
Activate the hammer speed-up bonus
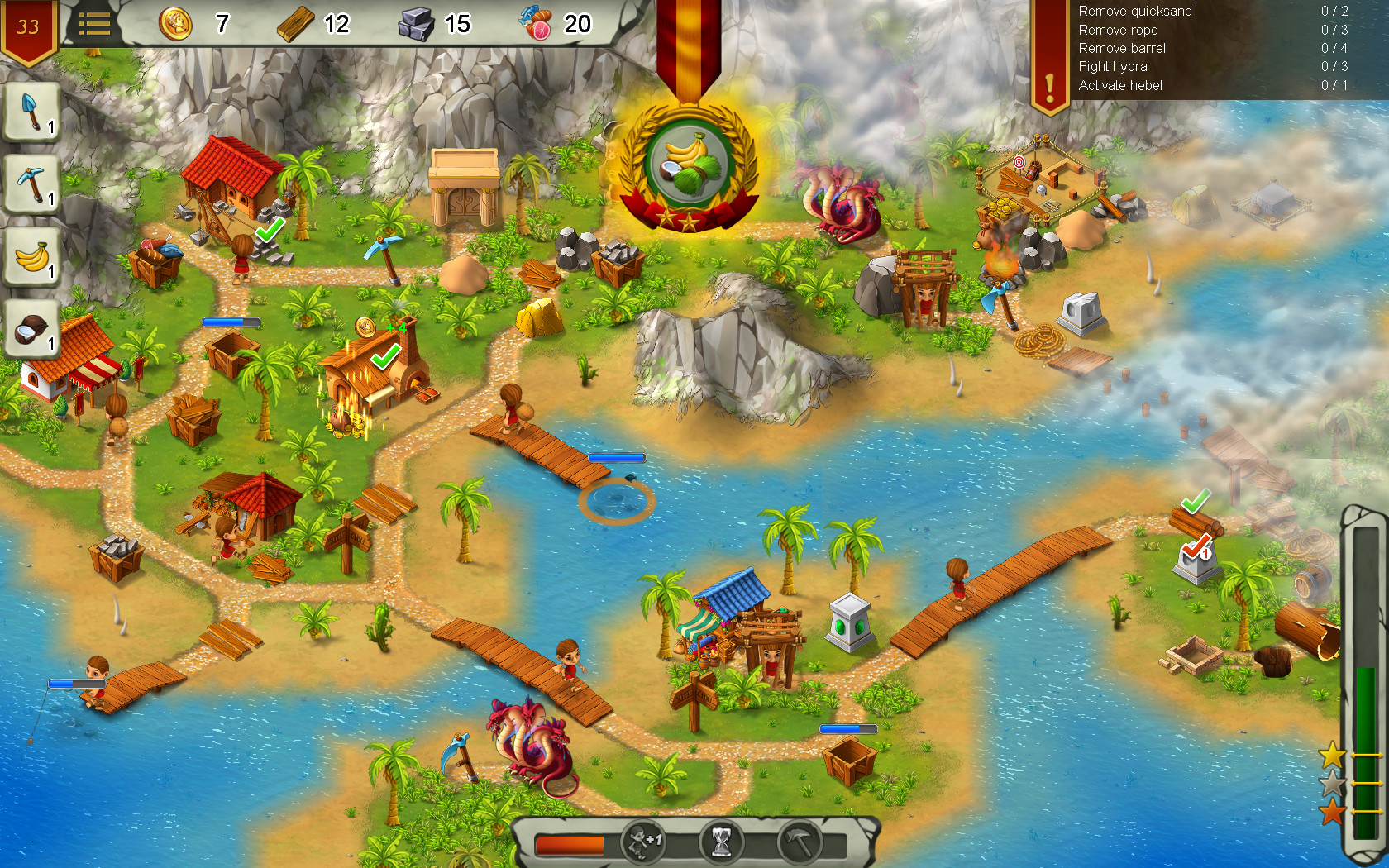(x=799, y=843)
